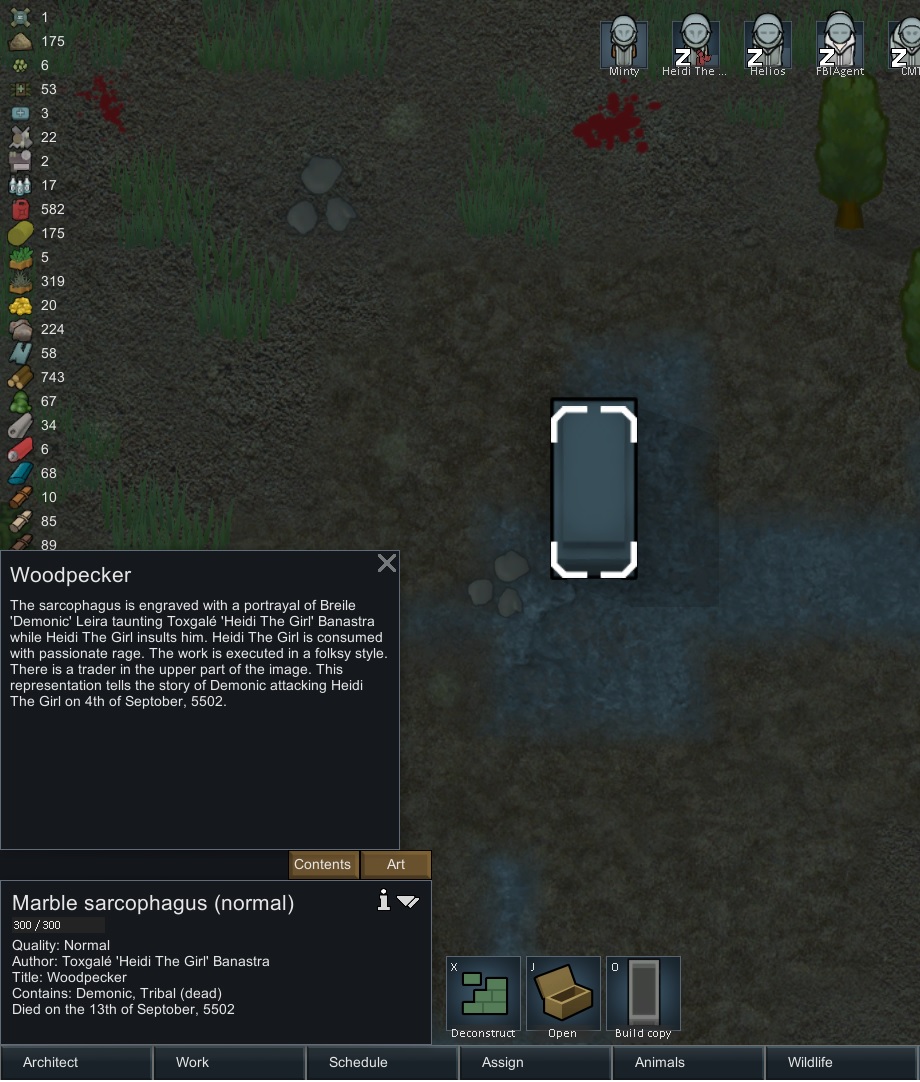Select the Art tab

[396, 865]
